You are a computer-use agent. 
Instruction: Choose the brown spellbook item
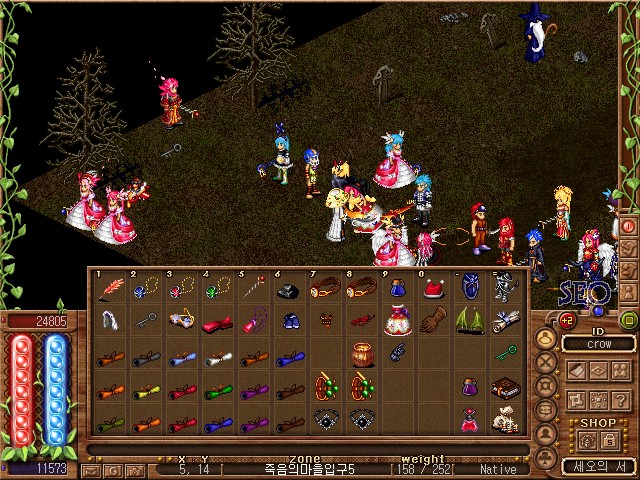click(x=506, y=388)
